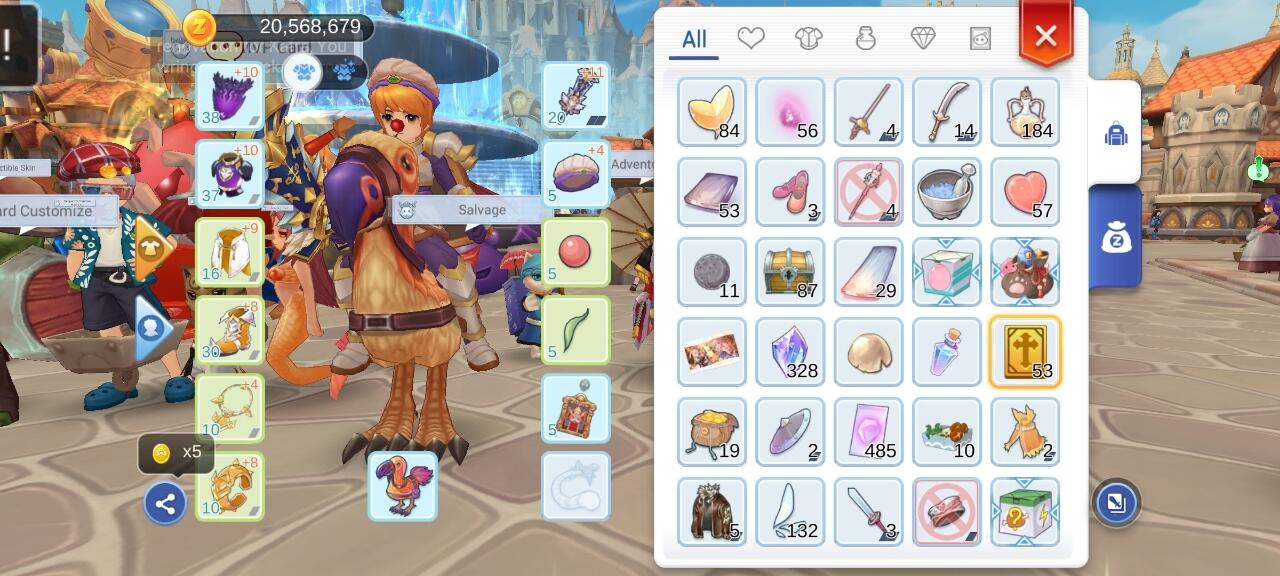The height and width of the screenshot is (576, 1280).
Task: Select the green leaf equipment slot
Action: pos(575,330)
